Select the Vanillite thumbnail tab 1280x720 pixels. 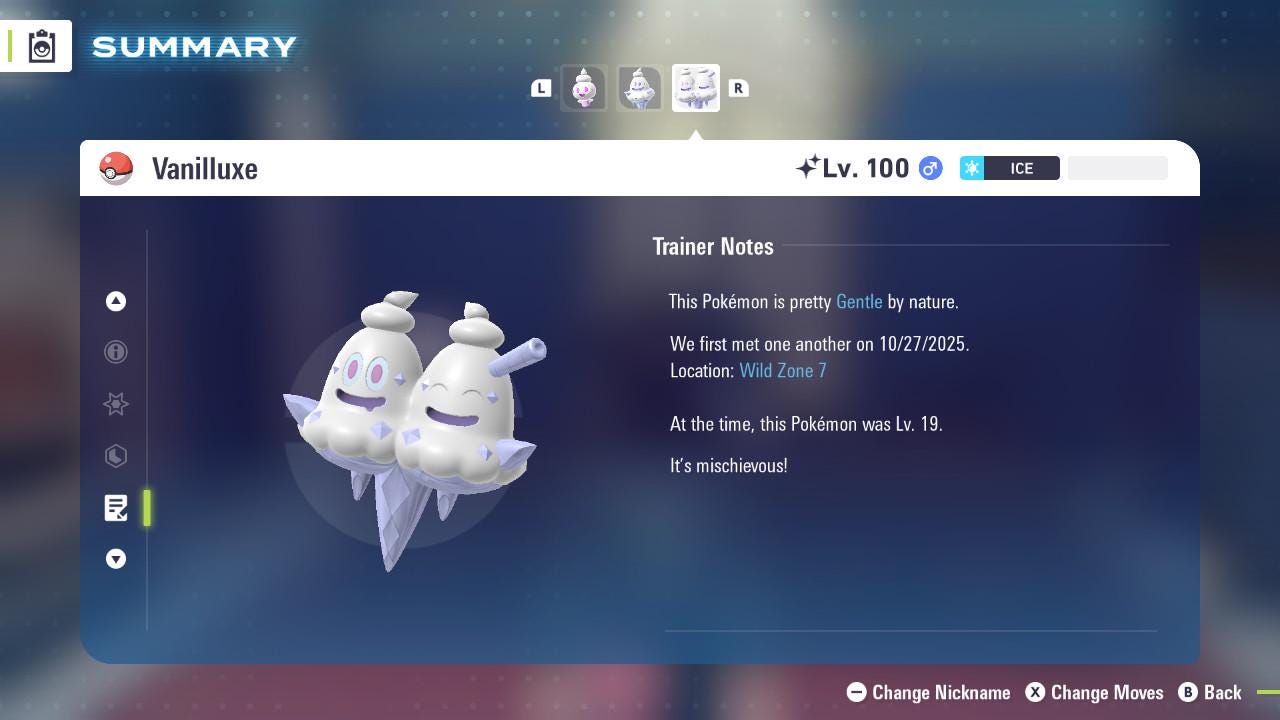coord(584,88)
